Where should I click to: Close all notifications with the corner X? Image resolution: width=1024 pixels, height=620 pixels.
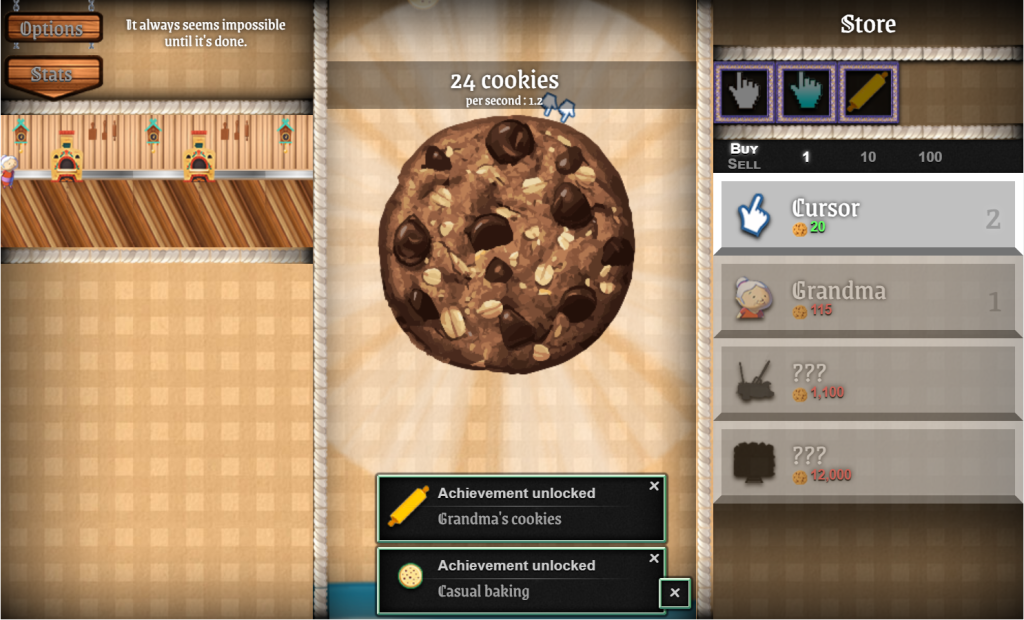(x=675, y=593)
